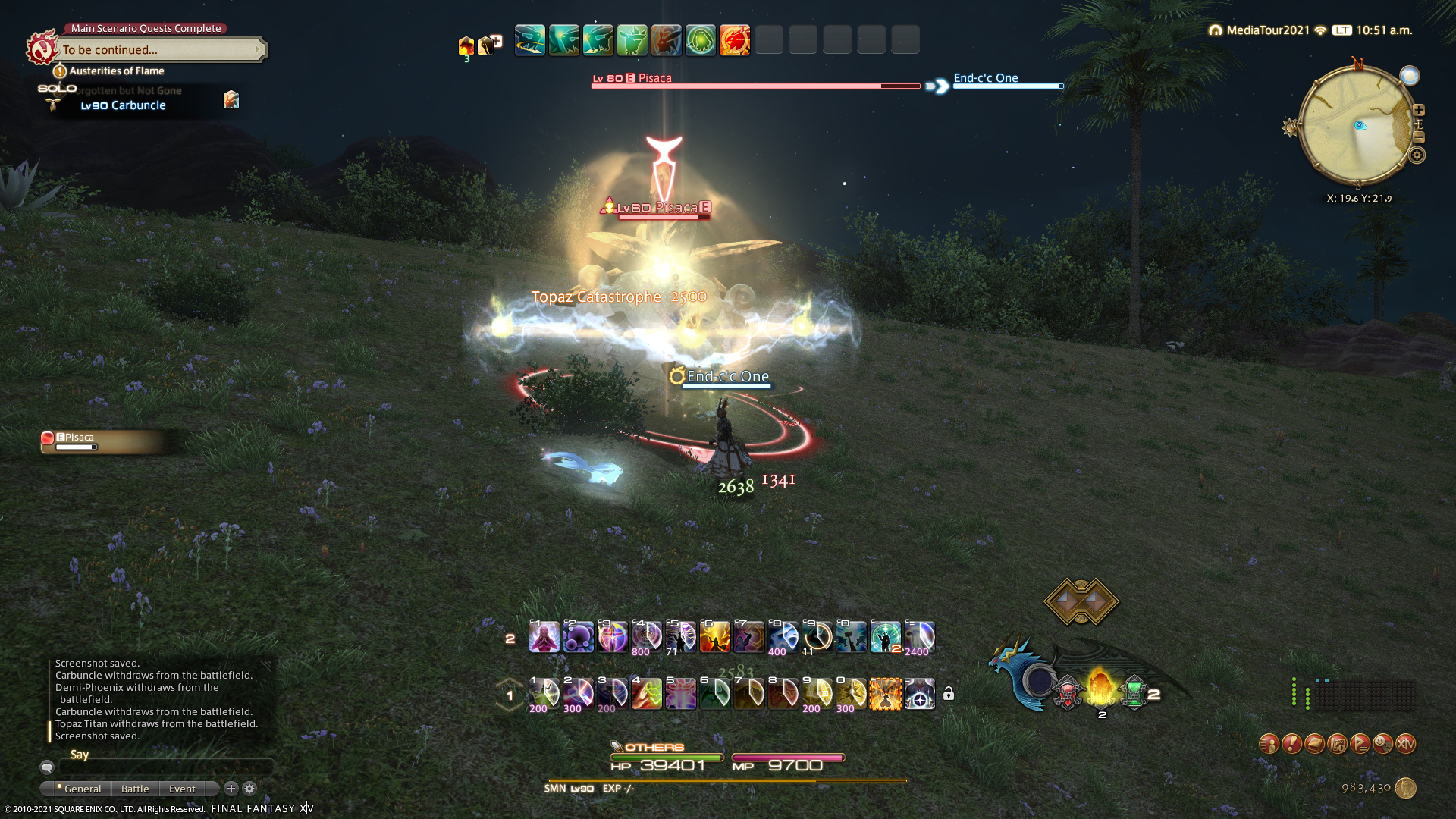Open minimap settings via the gear icon

[1417, 155]
